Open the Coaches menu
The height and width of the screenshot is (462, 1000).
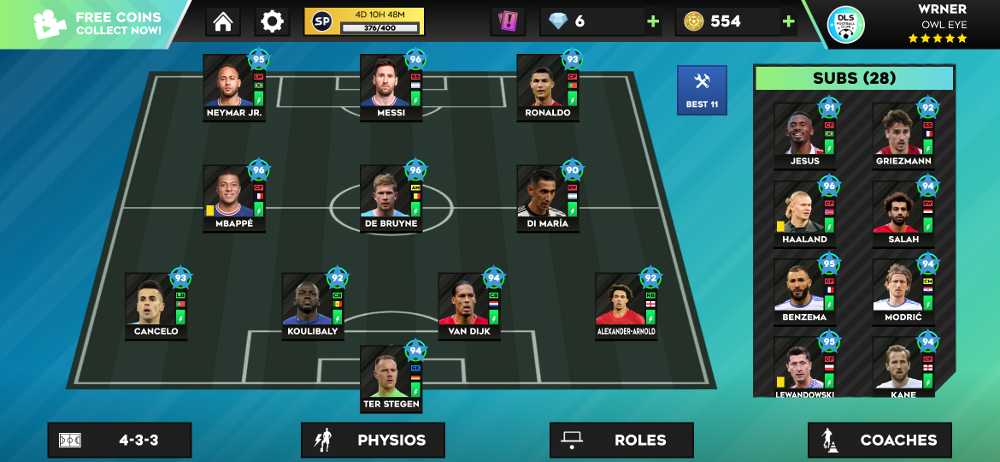click(879, 440)
